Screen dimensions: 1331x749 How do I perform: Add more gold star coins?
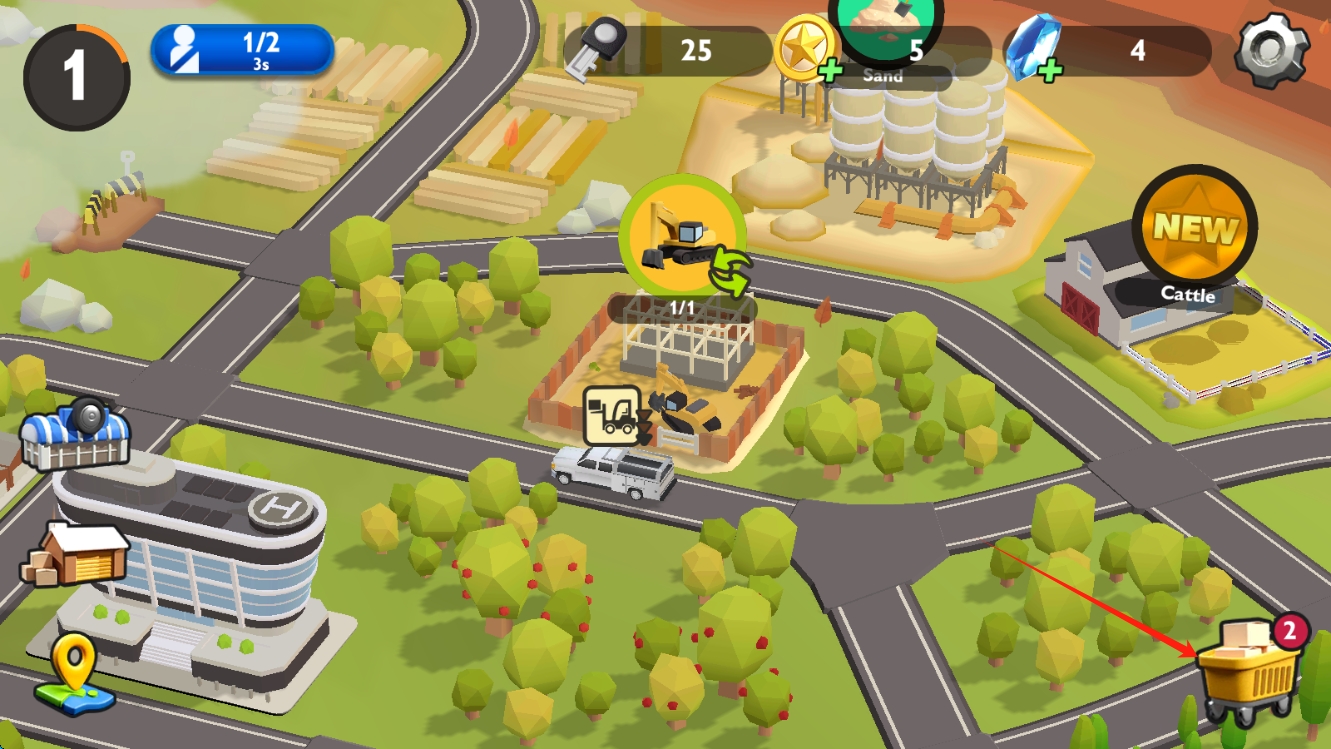pos(829,71)
